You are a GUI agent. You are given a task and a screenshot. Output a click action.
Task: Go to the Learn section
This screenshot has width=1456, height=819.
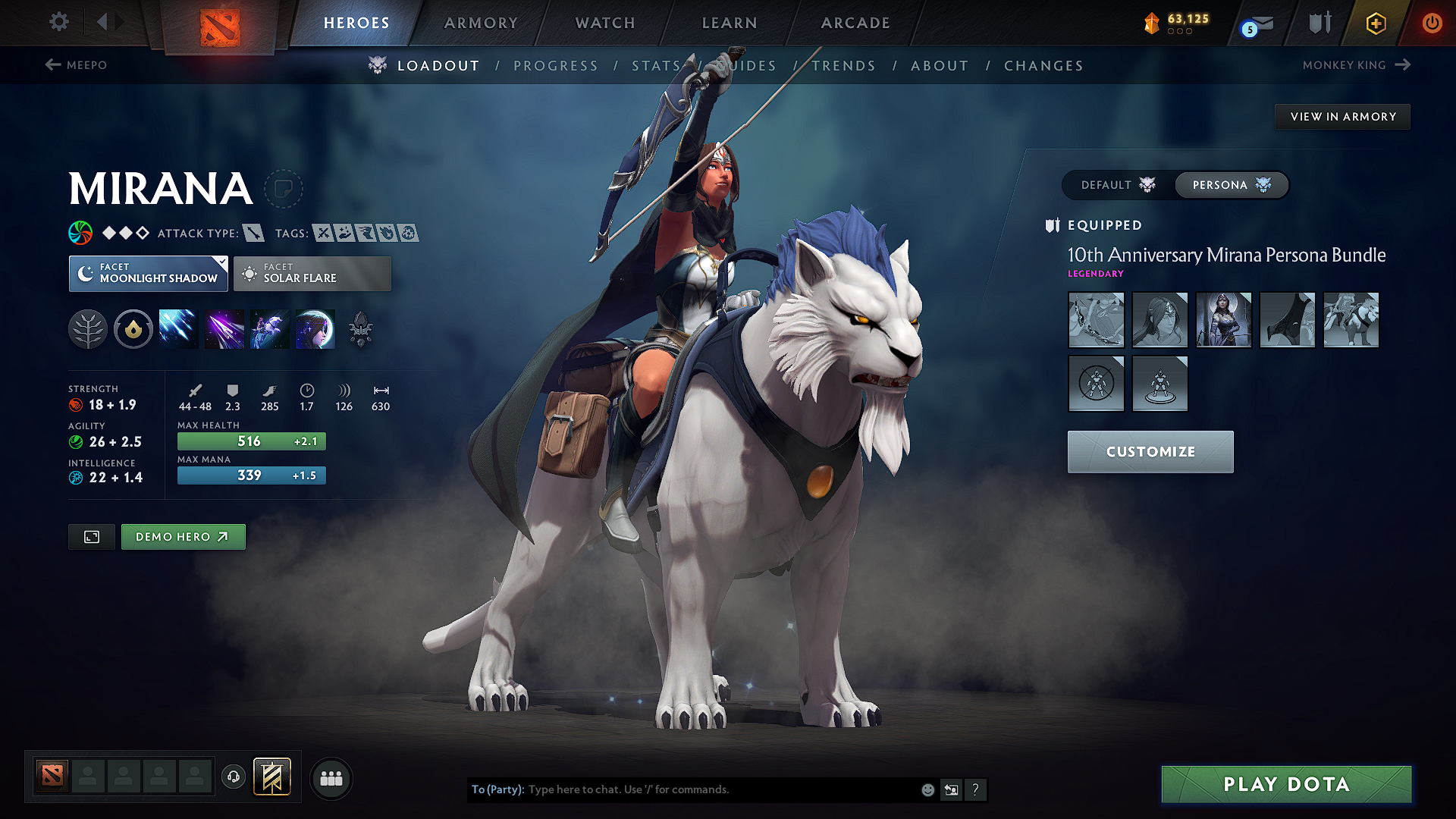point(730,23)
